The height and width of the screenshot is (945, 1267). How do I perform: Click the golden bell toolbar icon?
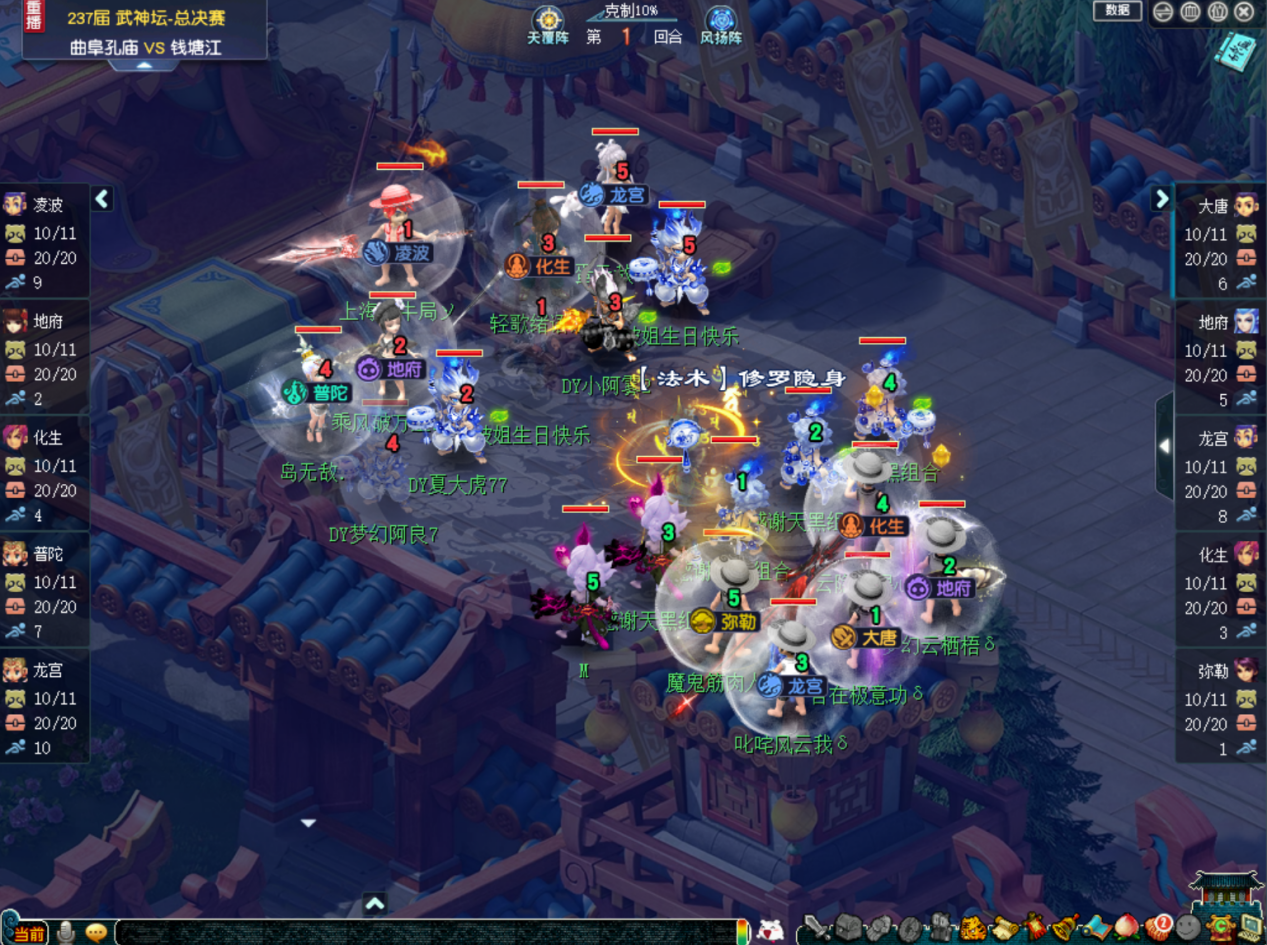[x=1064, y=928]
